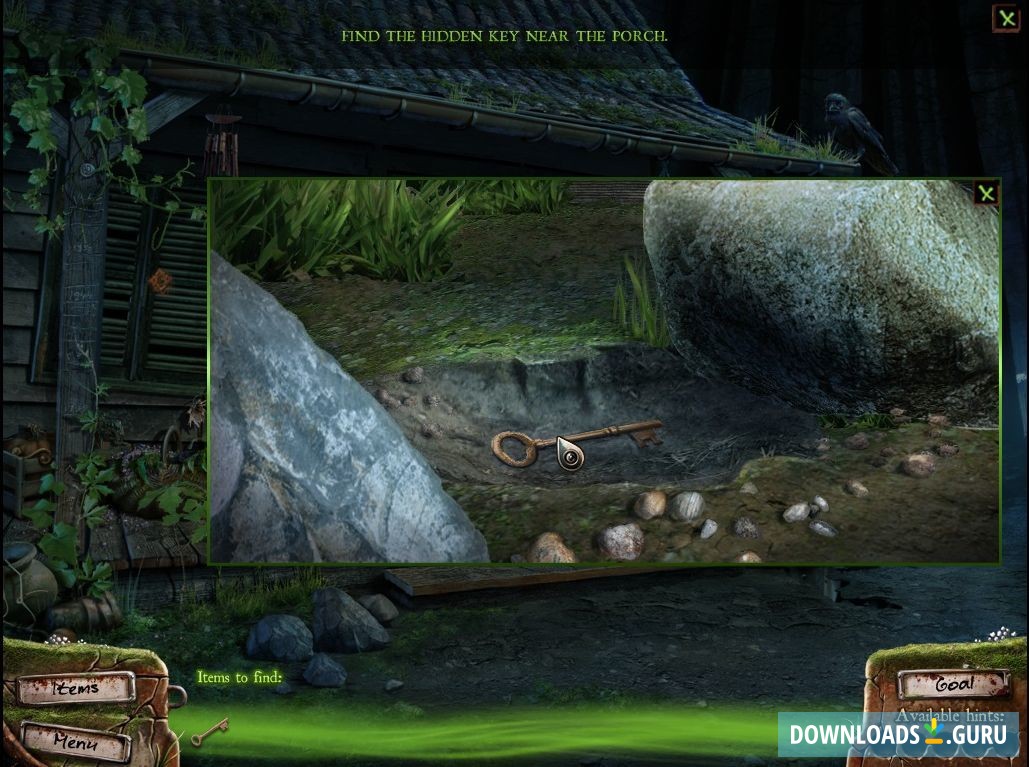Screen dimensions: 1029x767
Task: Open the Items panel
Action: (76, 688)
